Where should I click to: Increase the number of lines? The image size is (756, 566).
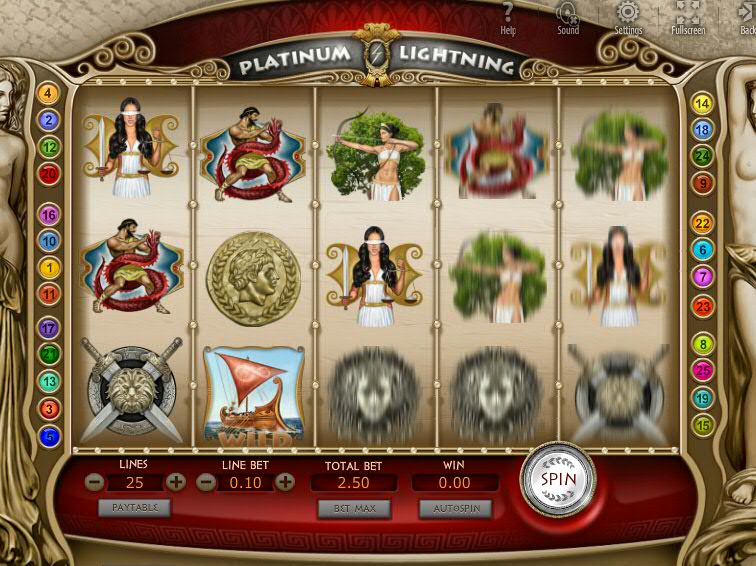click(176, 482)
